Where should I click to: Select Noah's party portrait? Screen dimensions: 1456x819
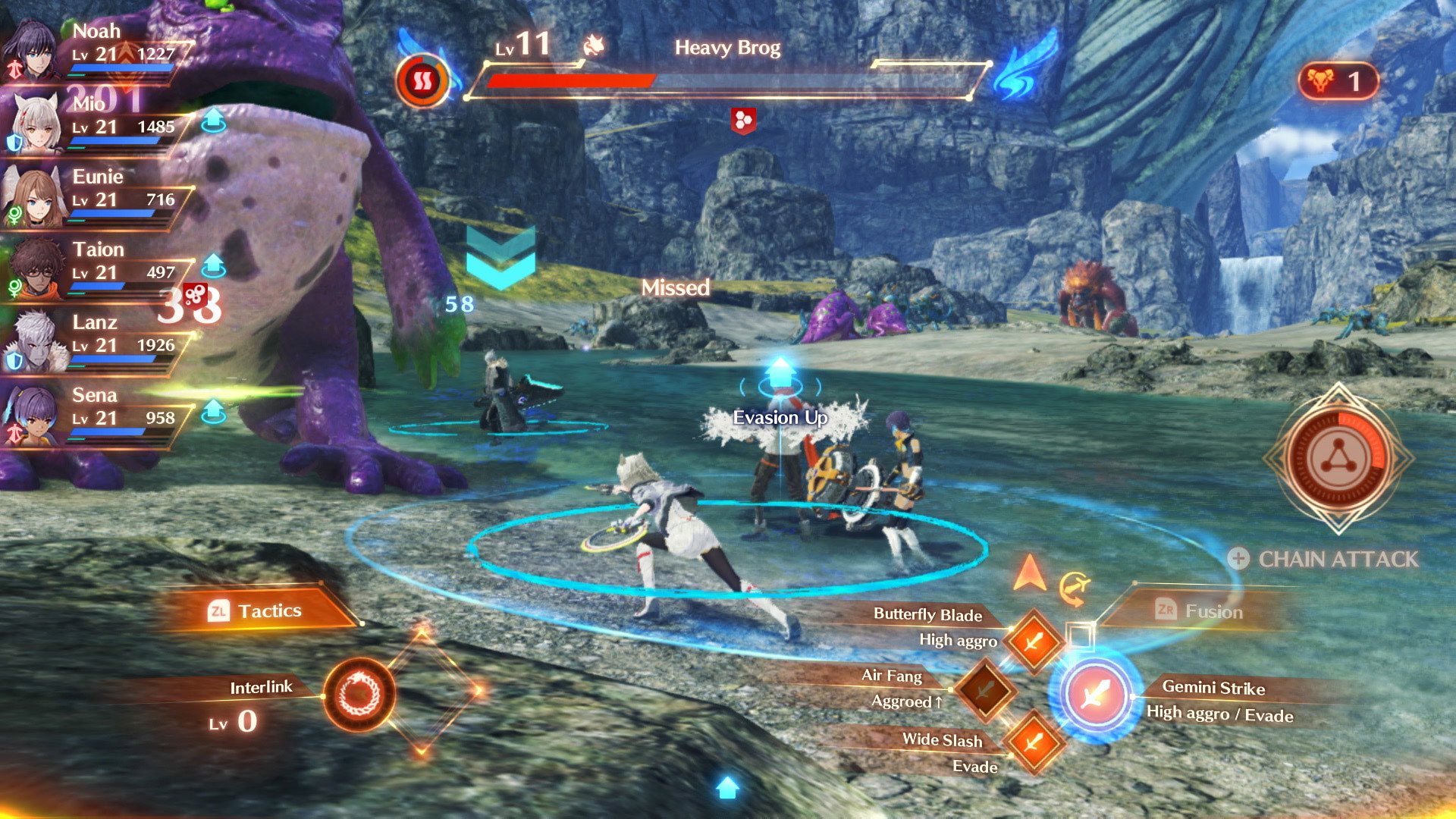tap(32, 50)
